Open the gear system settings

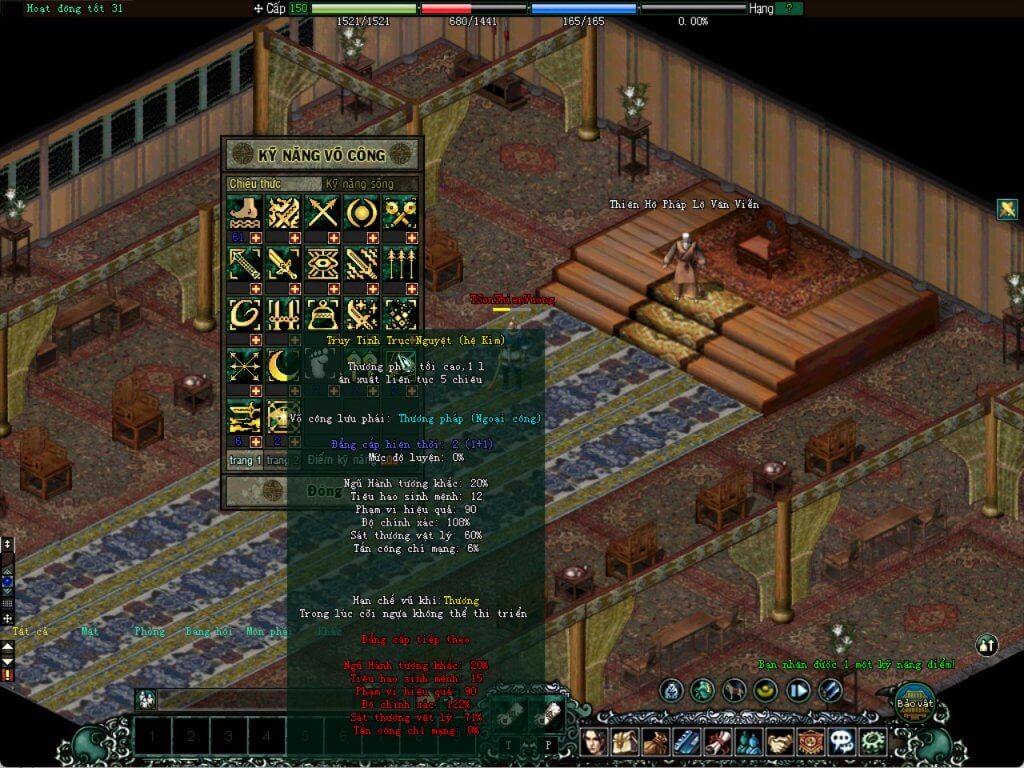[x=873, y=742]
